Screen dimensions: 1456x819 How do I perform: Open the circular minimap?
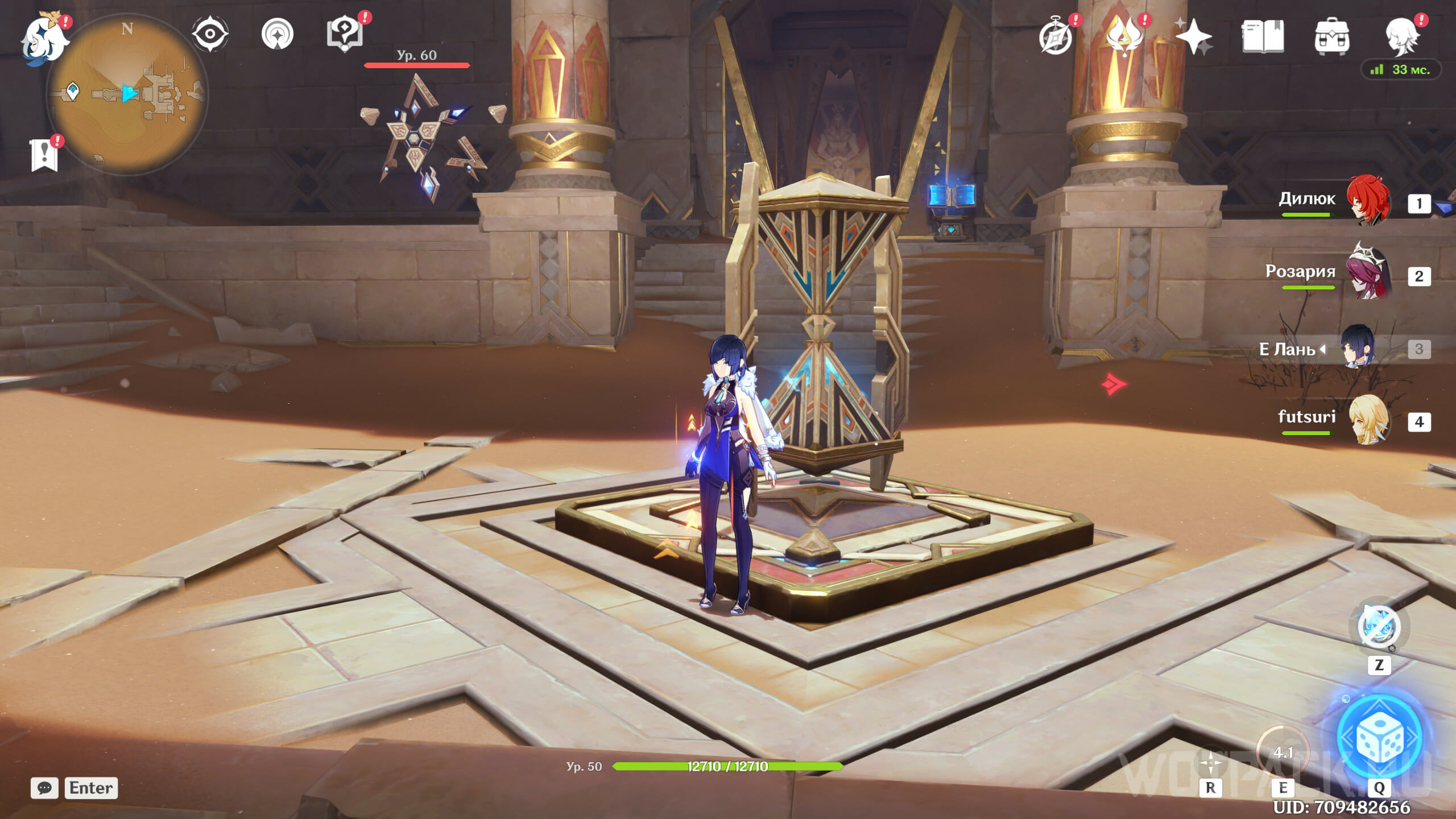pyautogui.click(x=127, y=94)
